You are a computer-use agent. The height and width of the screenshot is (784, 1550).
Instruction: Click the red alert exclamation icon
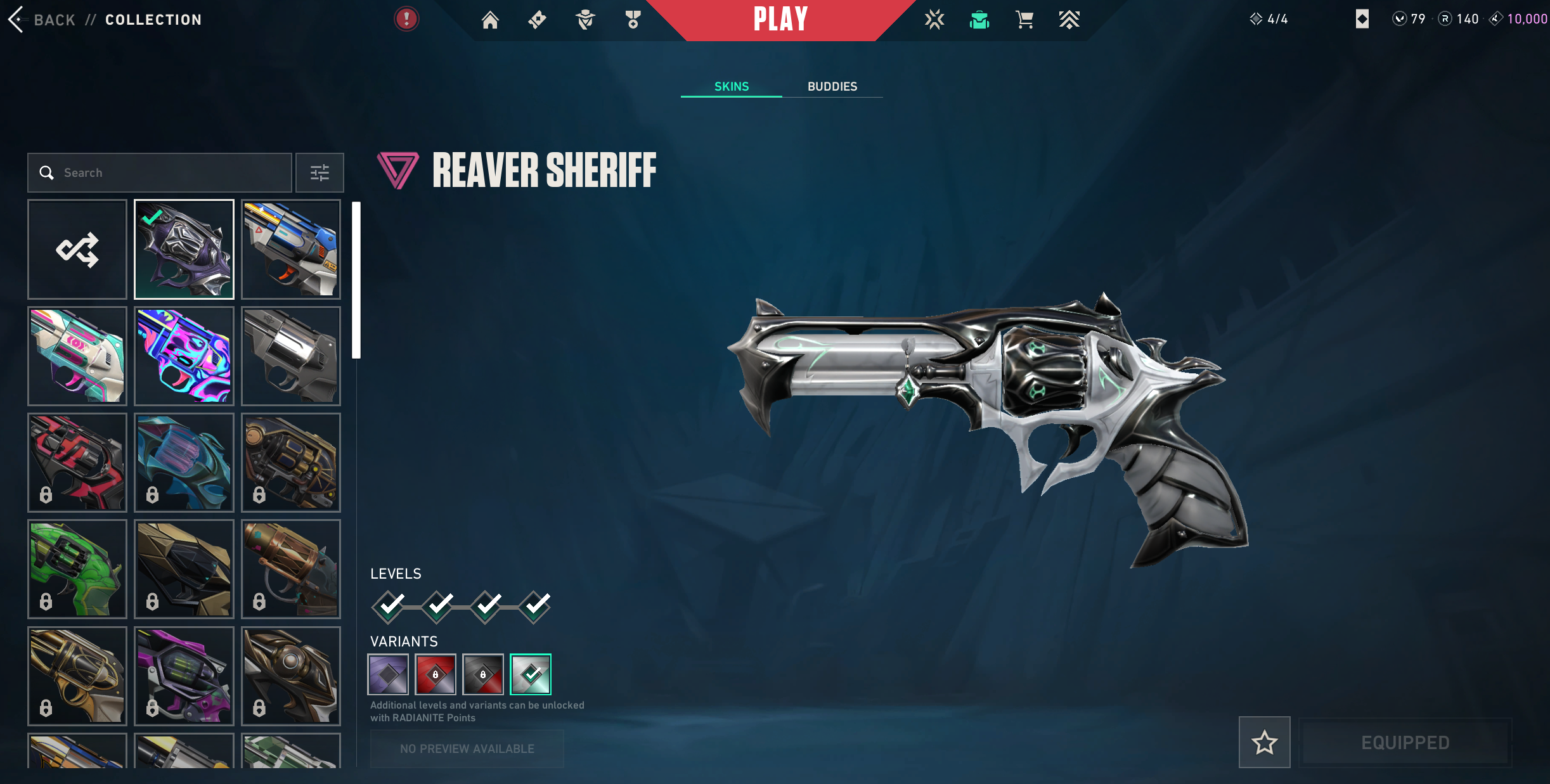406,19
